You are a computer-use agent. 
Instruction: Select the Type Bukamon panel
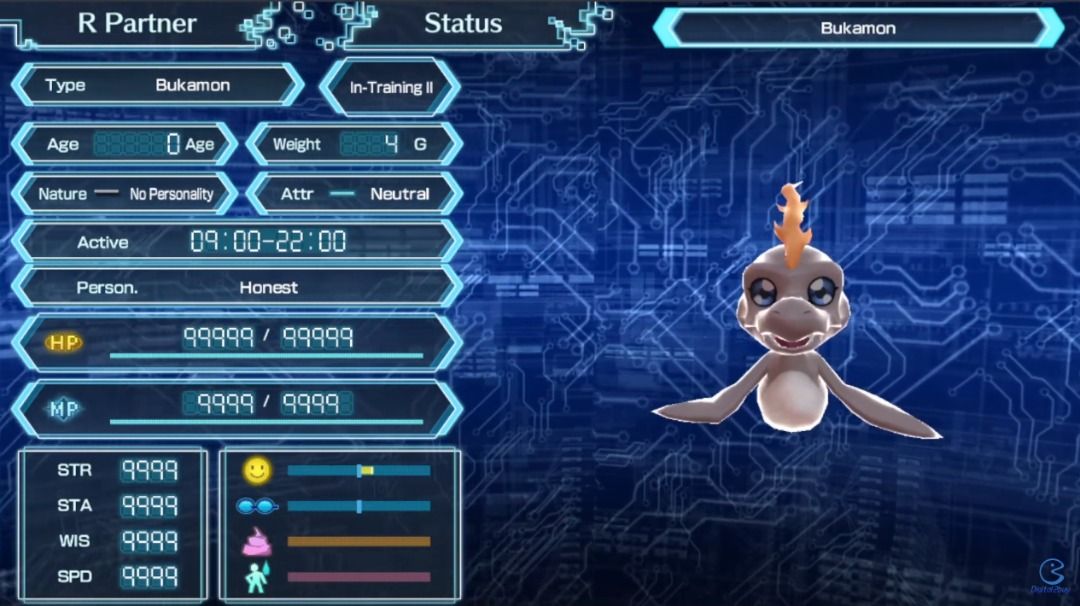[x=157, y=85]
